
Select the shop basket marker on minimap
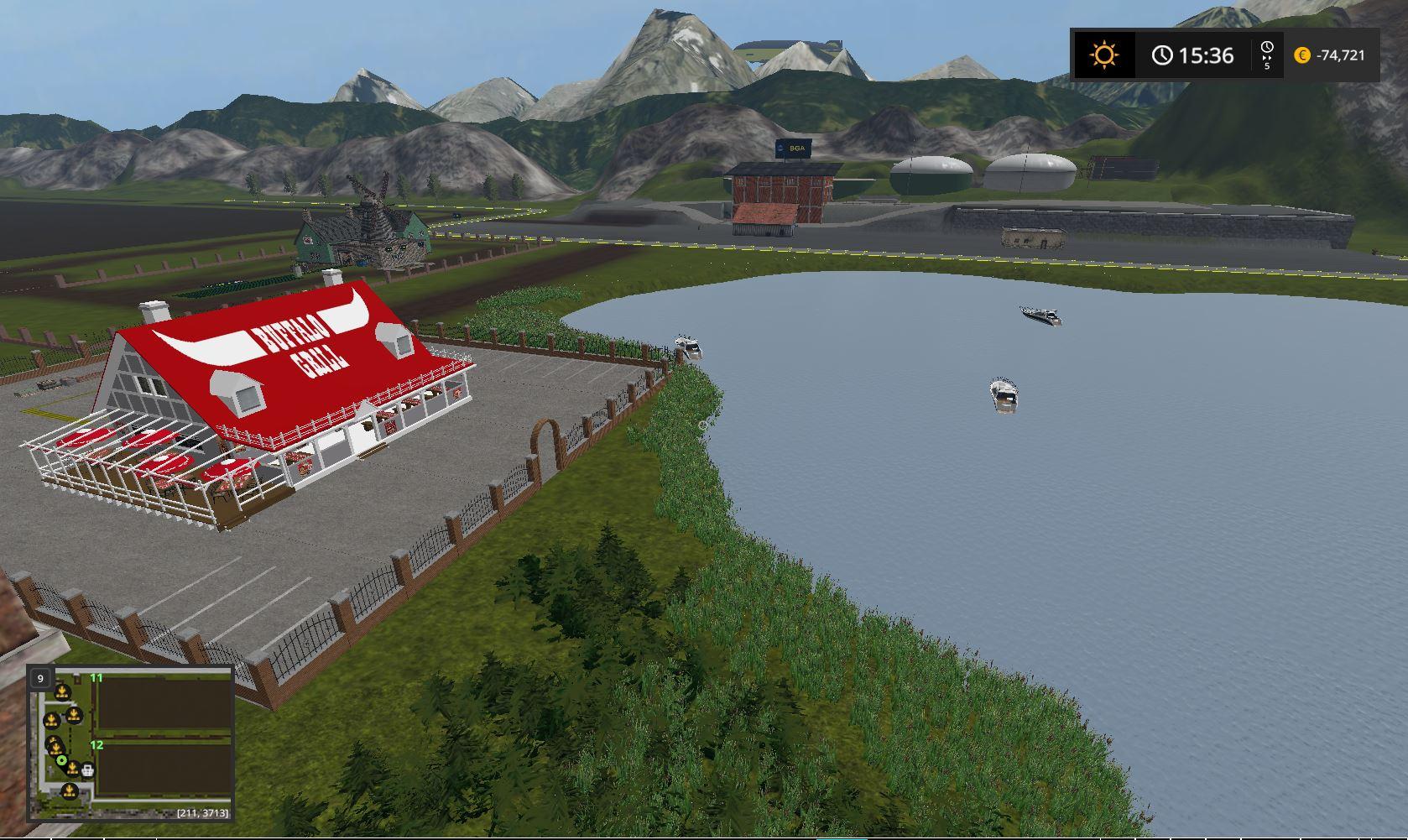(87, 770)
